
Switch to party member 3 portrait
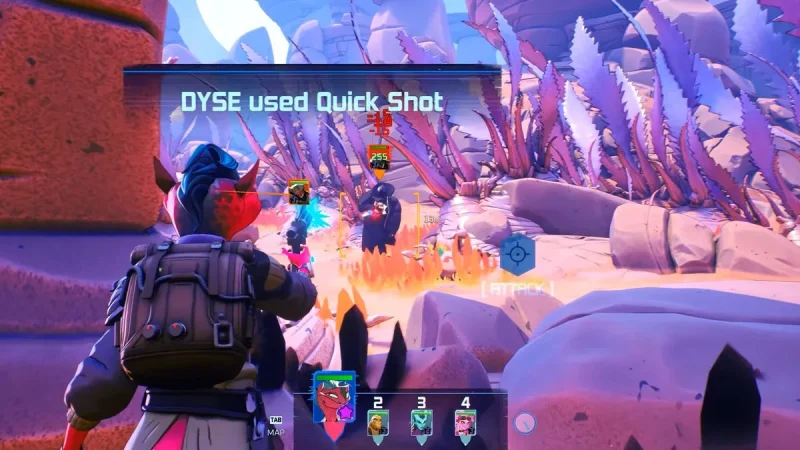click(x=421, y=423)
